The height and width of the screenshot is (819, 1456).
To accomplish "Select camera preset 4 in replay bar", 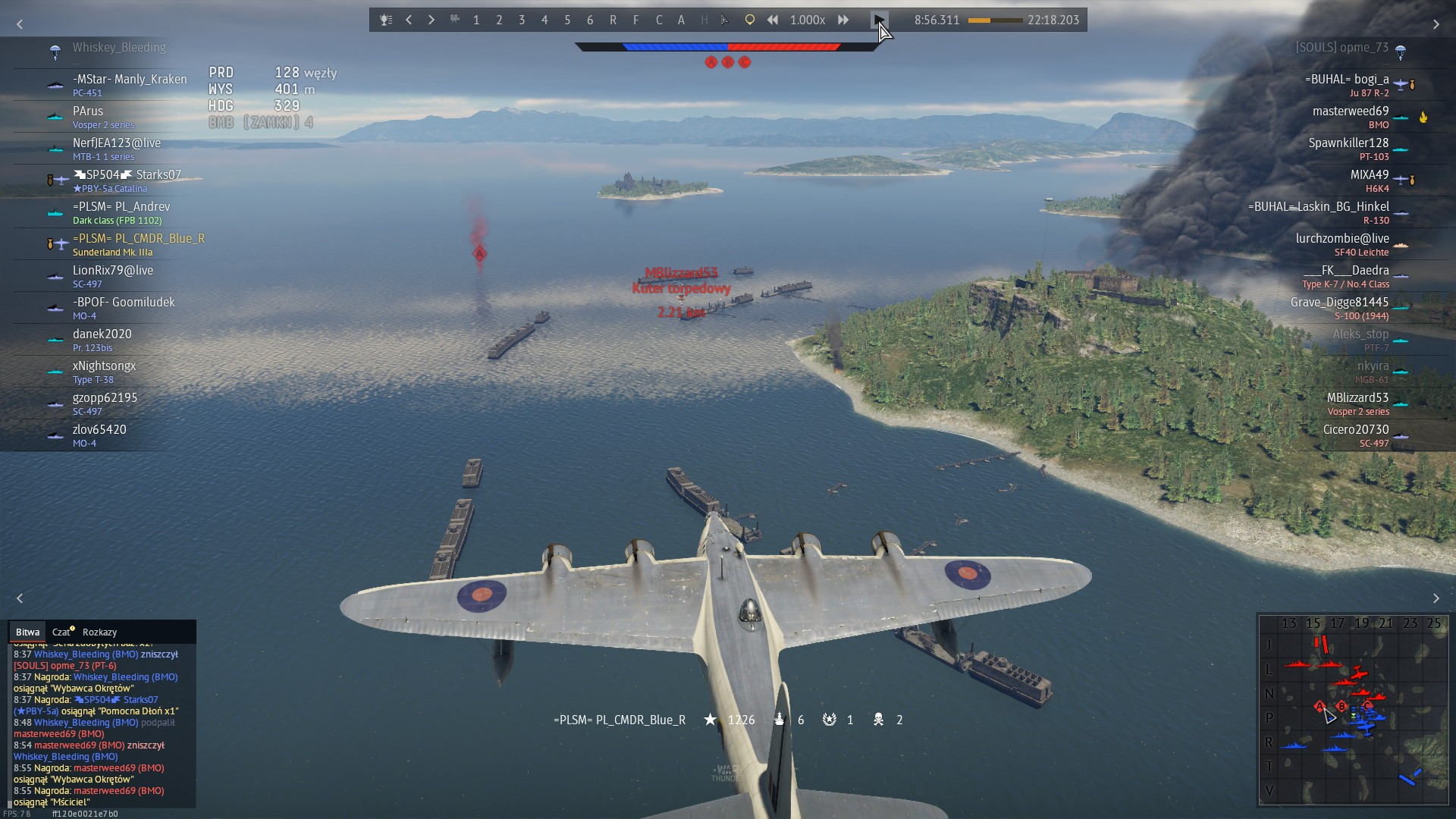I will [x=544, y=20].
